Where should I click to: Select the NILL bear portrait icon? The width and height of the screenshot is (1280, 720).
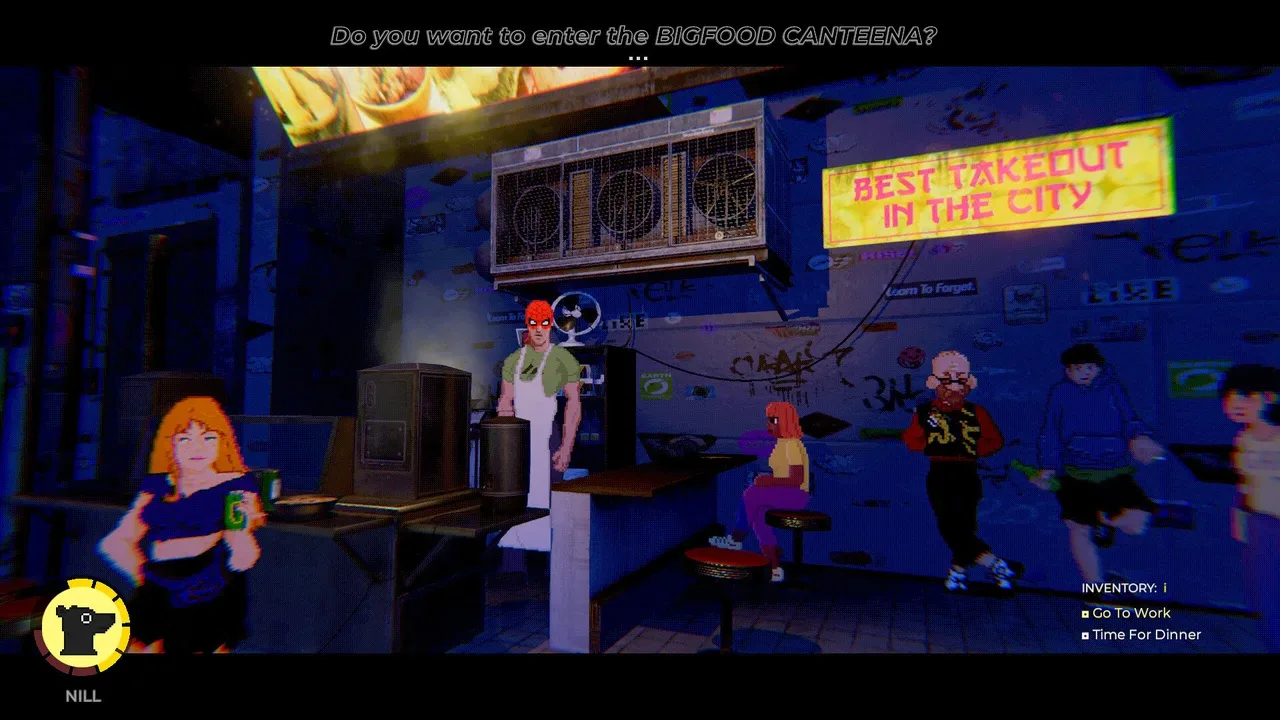tap(84, 625)
